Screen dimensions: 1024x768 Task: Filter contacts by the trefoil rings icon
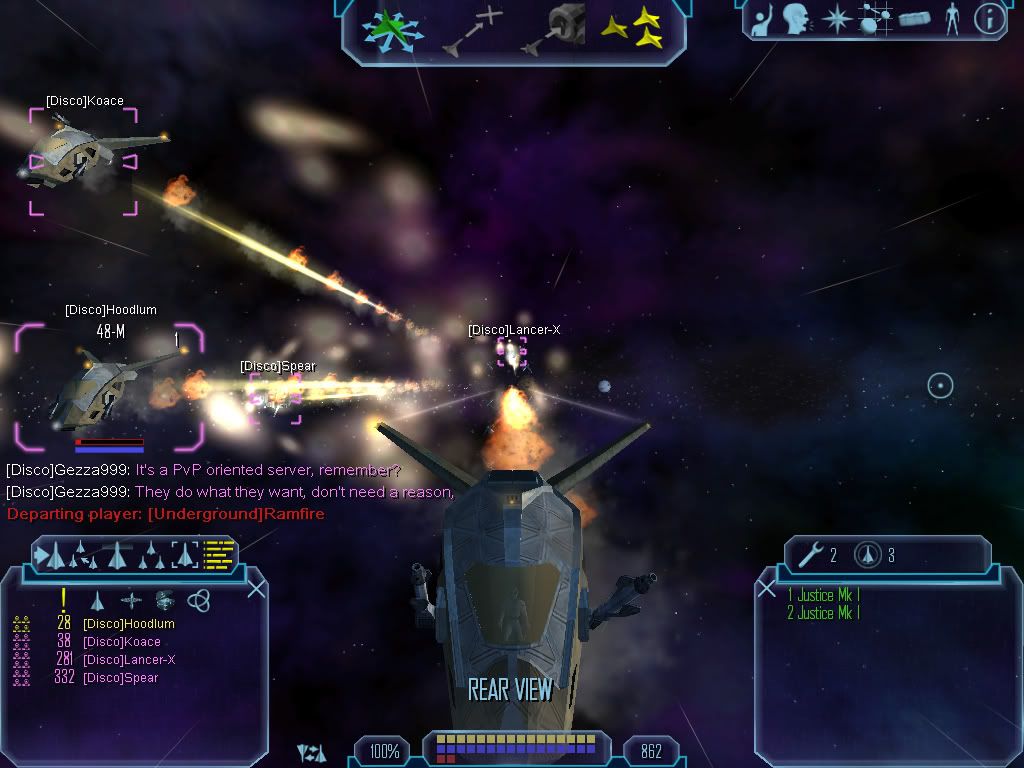click(198, 600)
